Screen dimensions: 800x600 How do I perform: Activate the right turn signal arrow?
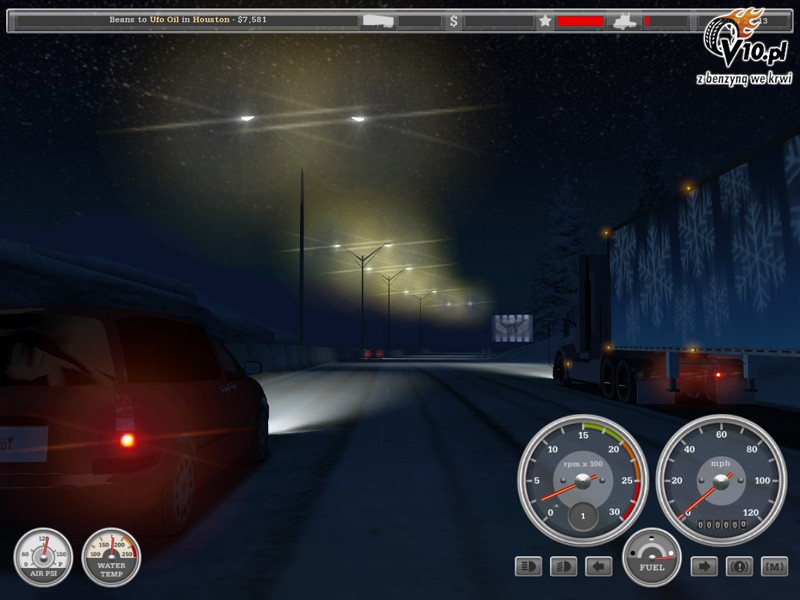pyautogui.click(x=704, y=567)
